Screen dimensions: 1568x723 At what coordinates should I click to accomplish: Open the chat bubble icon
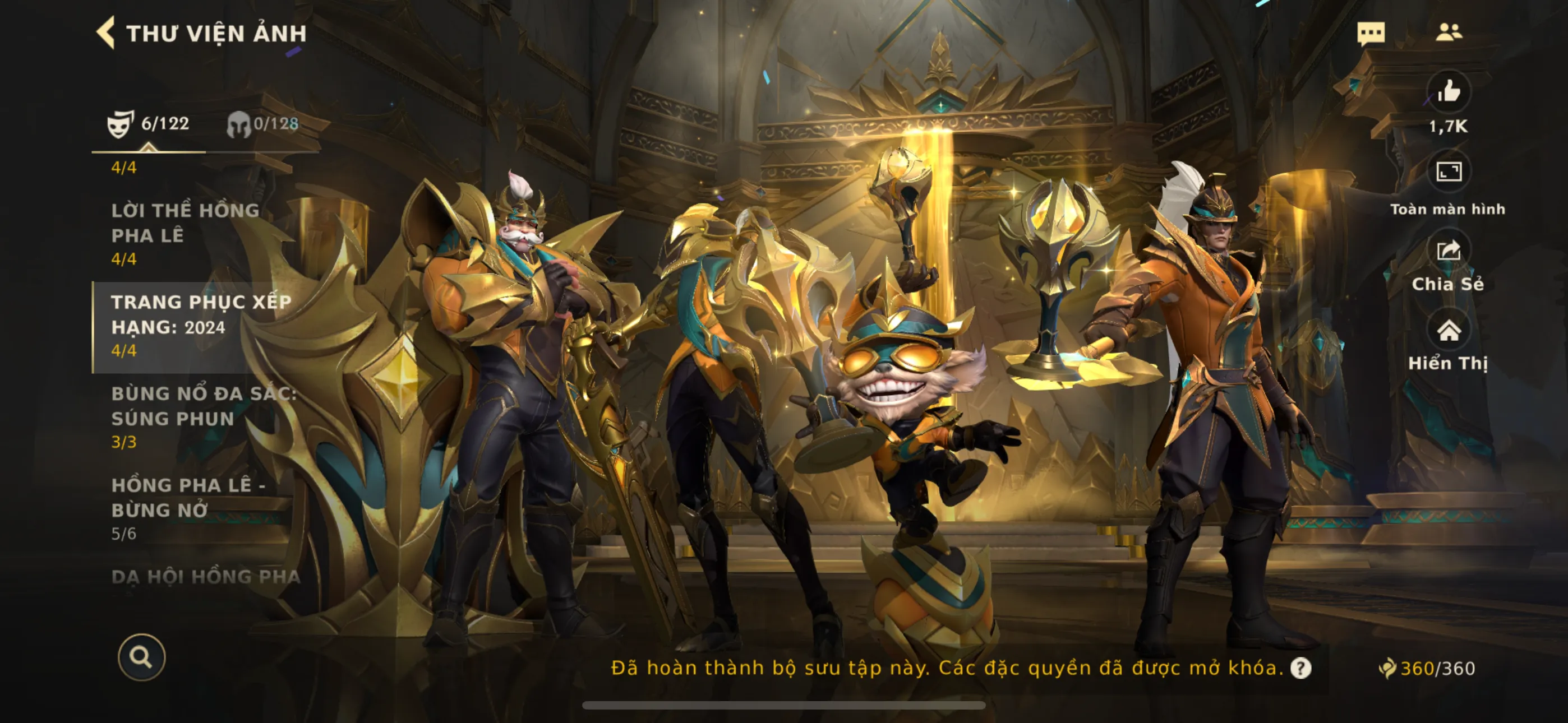coord(1370,33)
